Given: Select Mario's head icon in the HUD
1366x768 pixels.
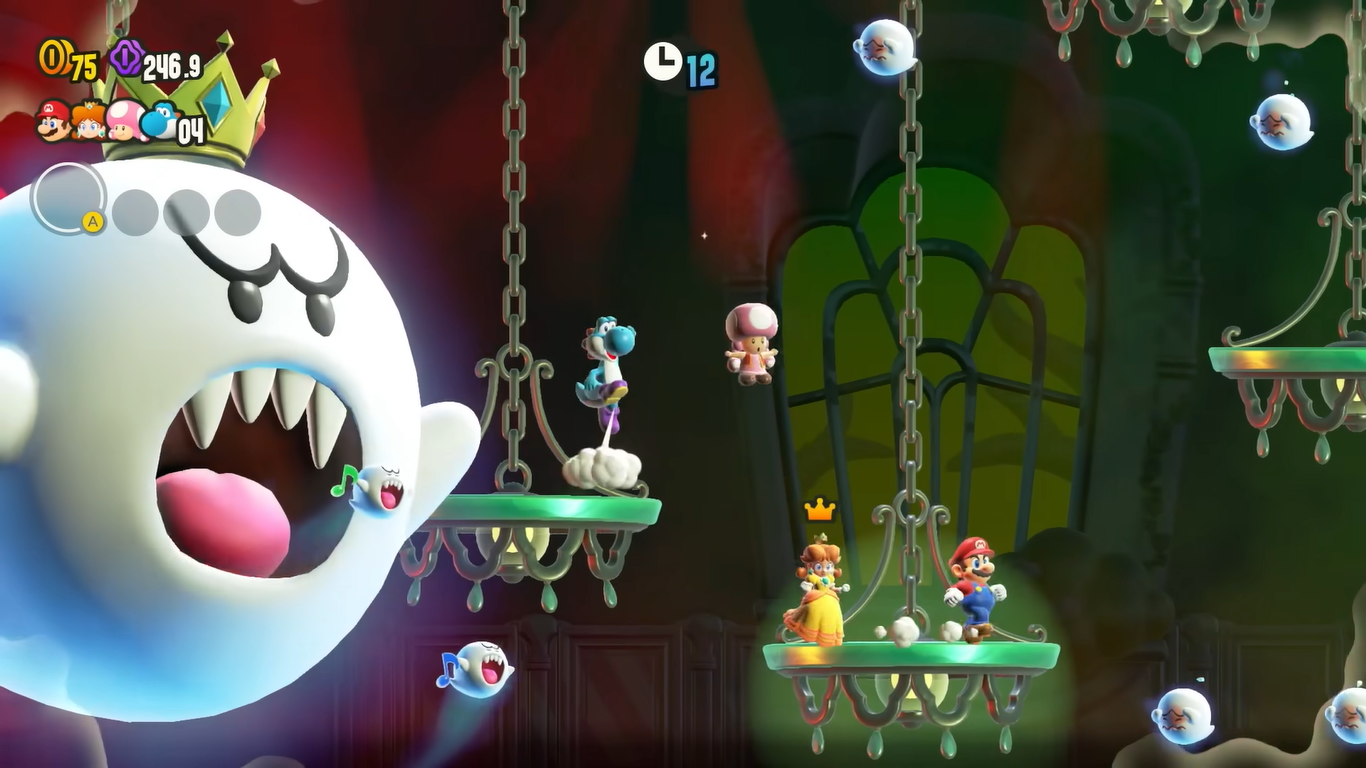Looking at the screenshot, I should point(53,121).
